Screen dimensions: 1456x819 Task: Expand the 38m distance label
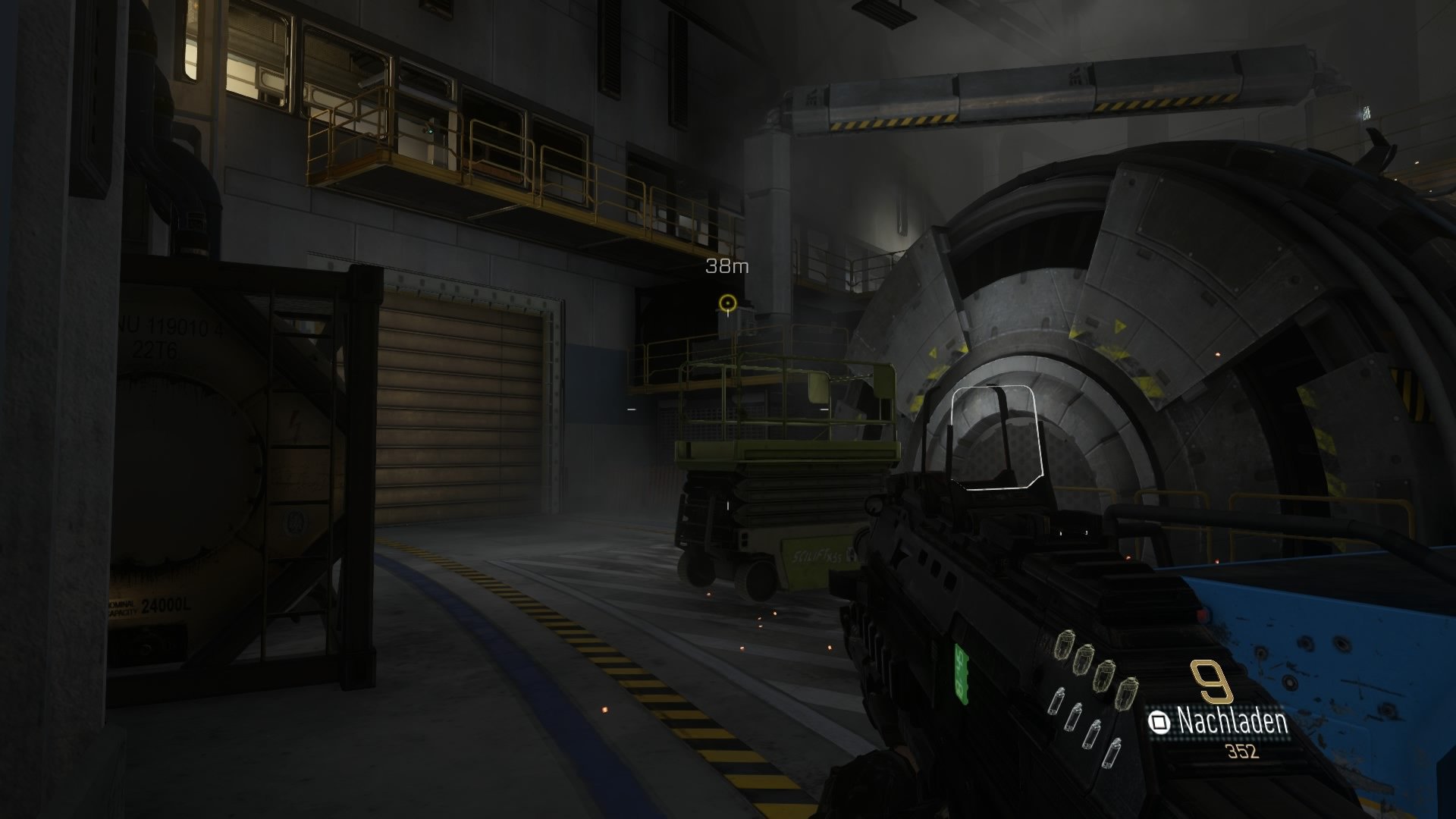point(726,266)
